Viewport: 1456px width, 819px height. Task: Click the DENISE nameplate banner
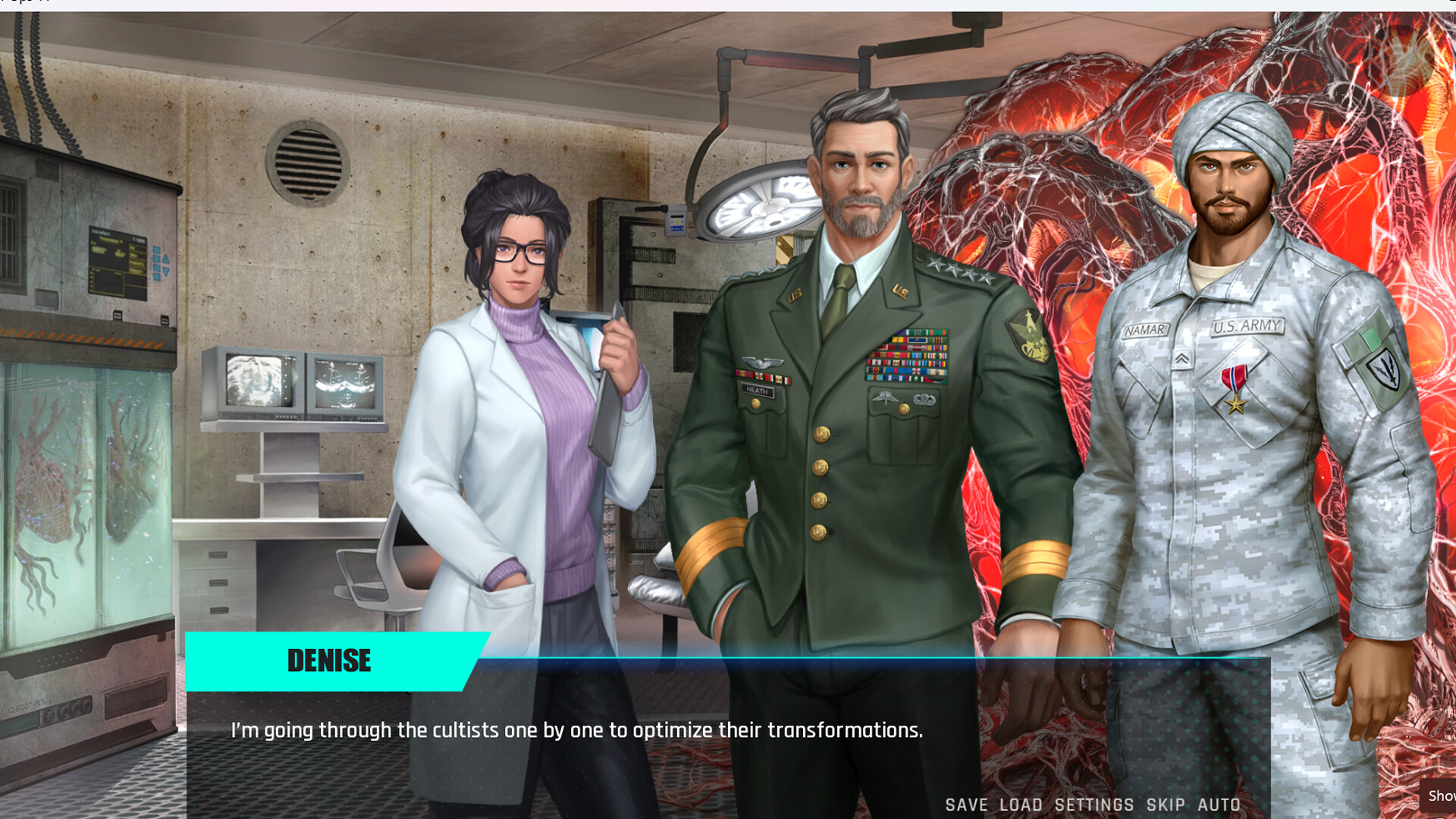click(329, 661)
